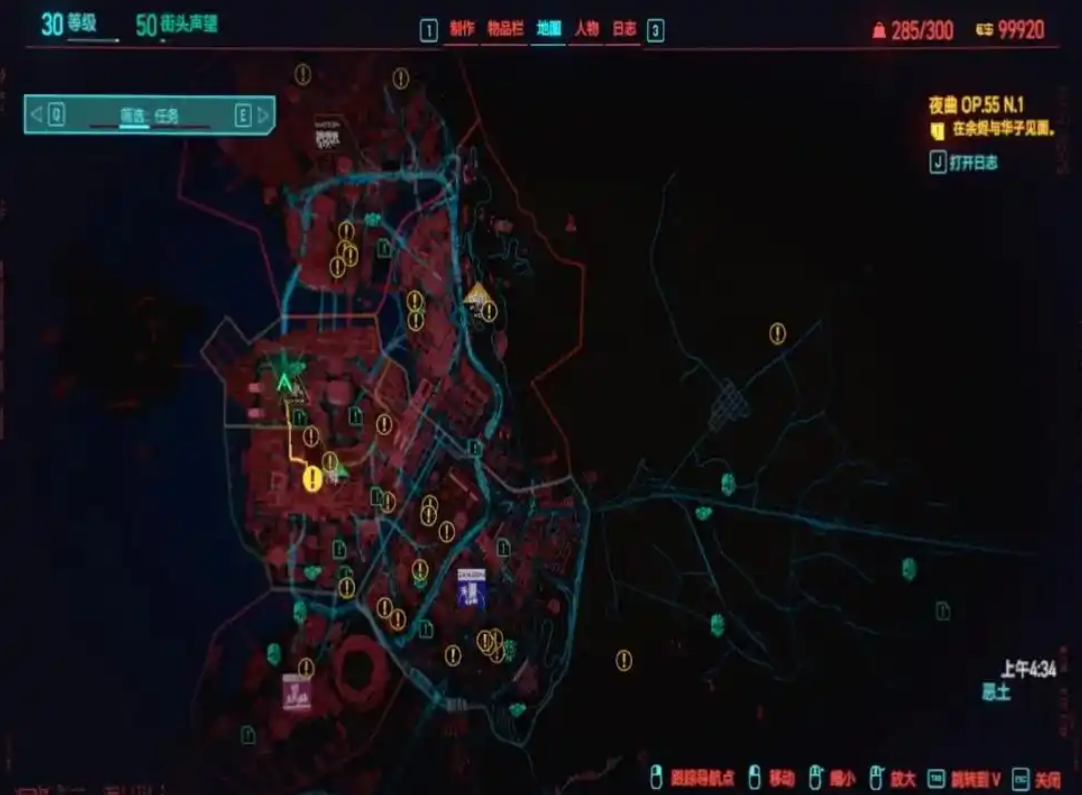
Task: Click the left arrow on the map filter
Action: point(37,115)
